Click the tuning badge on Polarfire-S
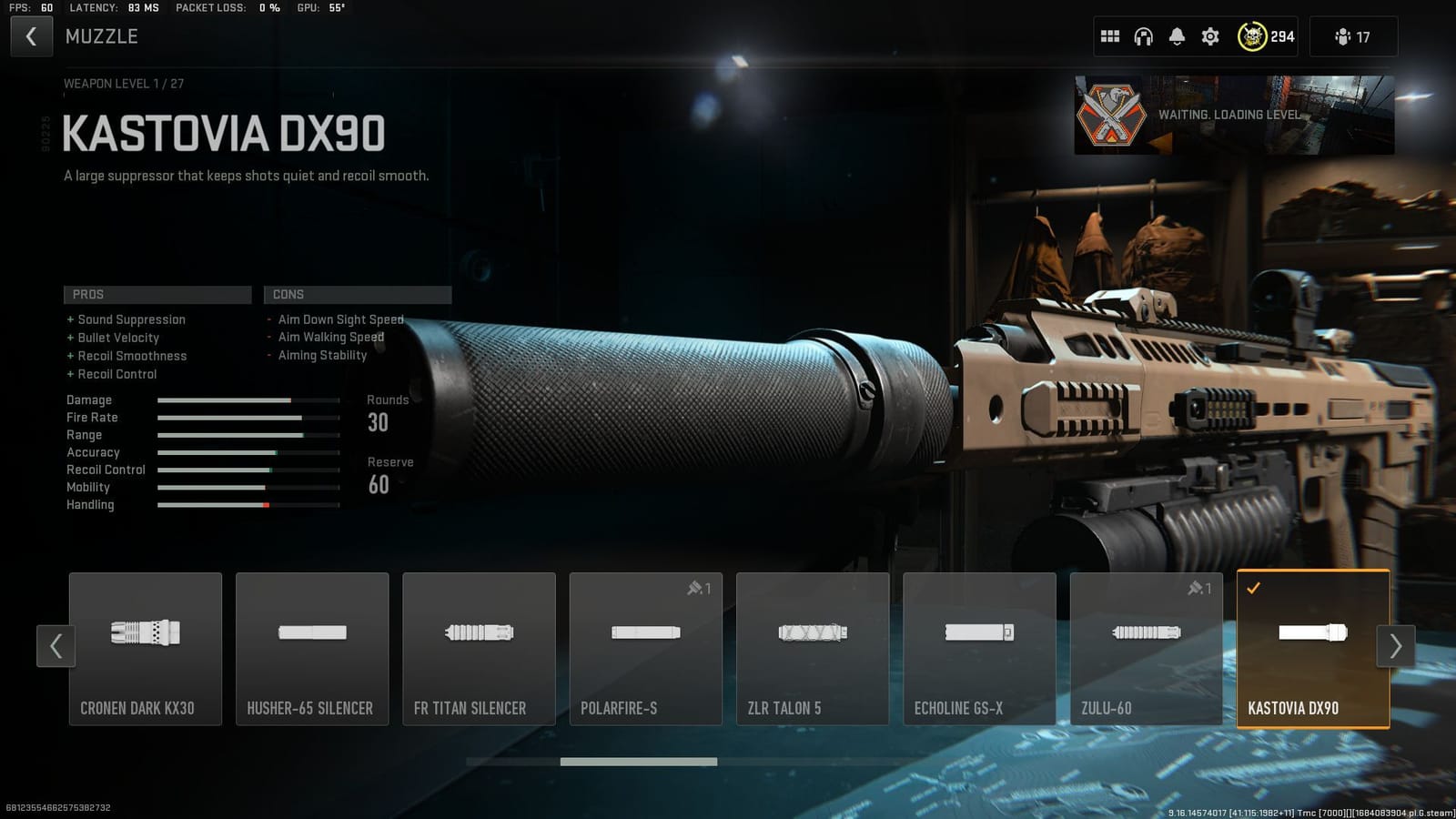1456x819 pixels. tap(701, 588)
